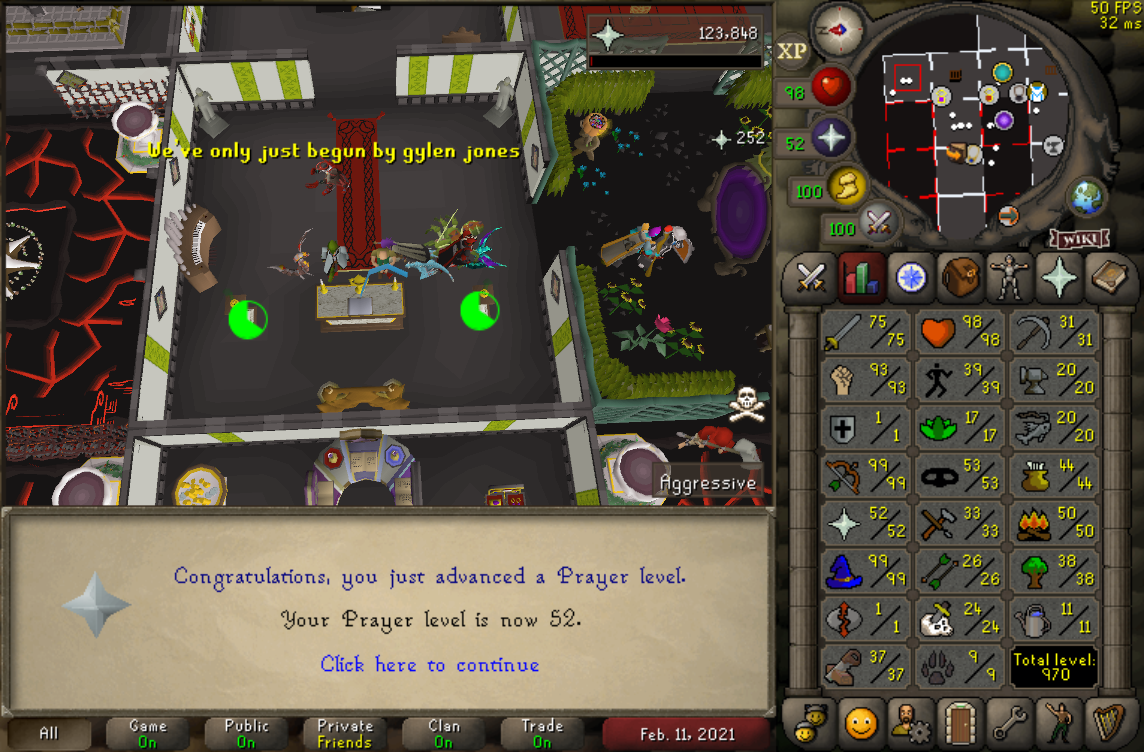The width and height of the screenshot is (1144, 752).
Task: Activate quick prayers orb
Action: click(x=830, y=139)
